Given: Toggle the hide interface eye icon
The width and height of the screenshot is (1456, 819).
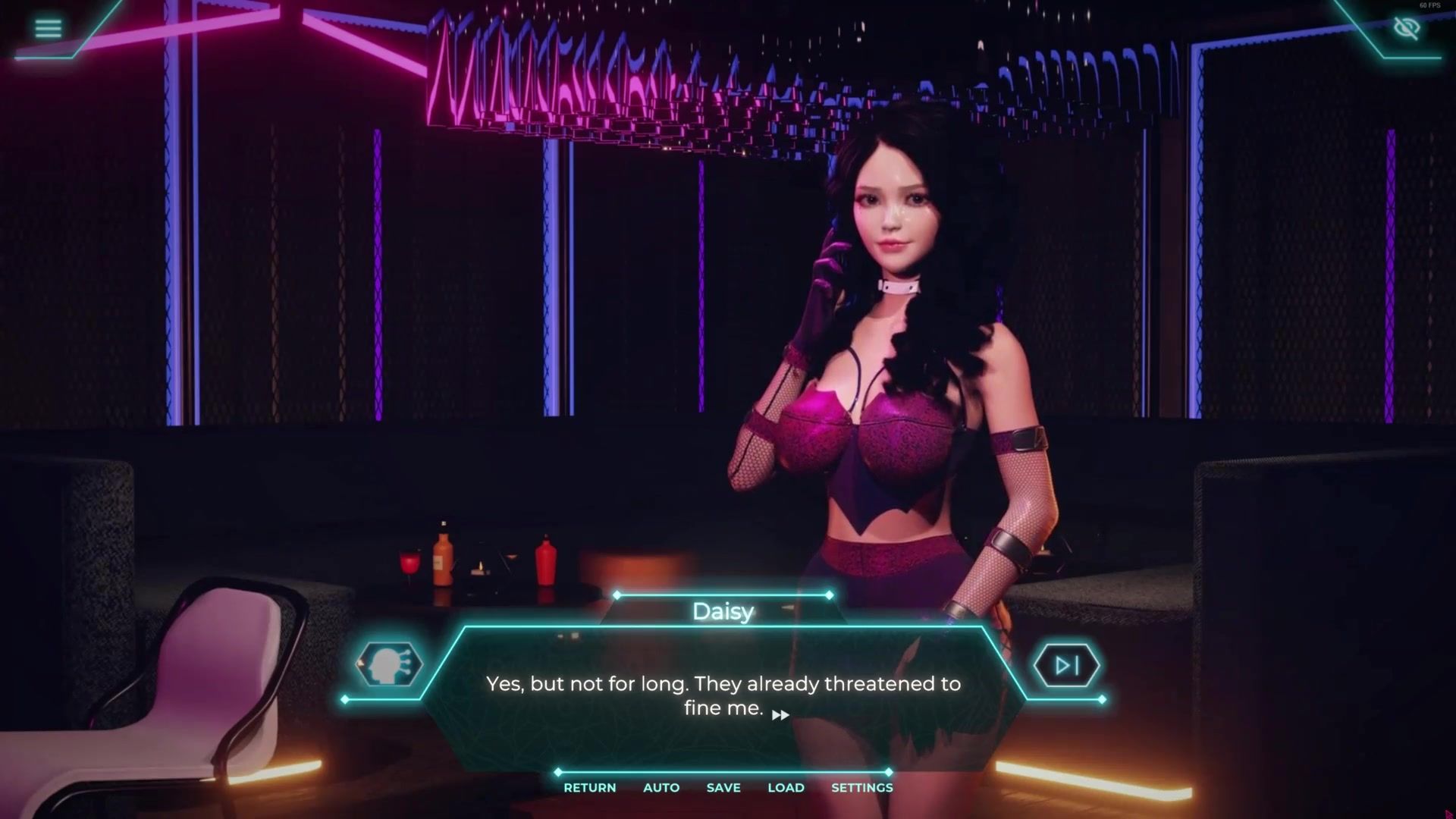Looking at the screenshot, I should click(1406, 29).
